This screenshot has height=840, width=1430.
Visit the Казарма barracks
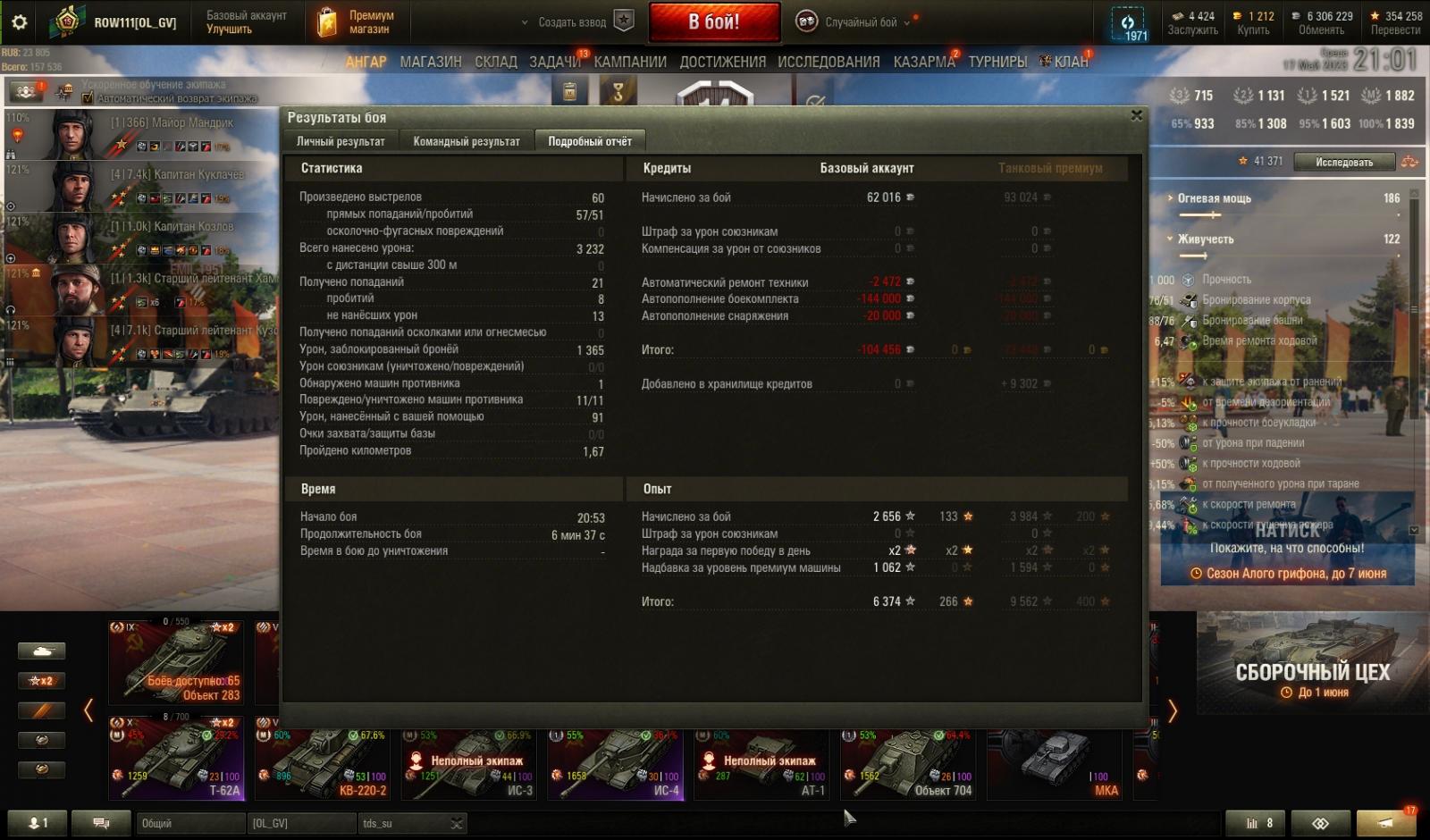[924, 62]
